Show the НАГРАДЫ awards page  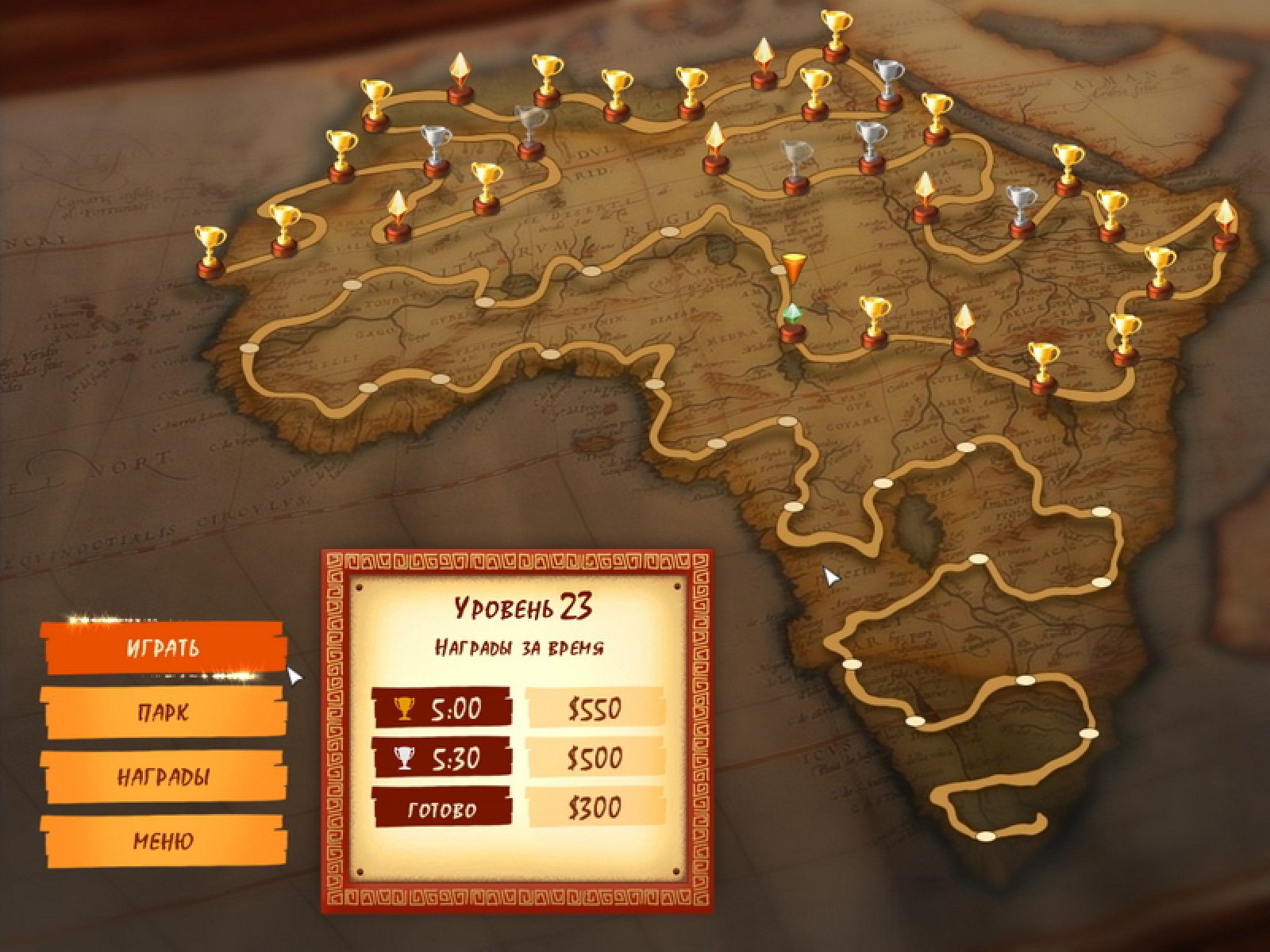point(164,777)
